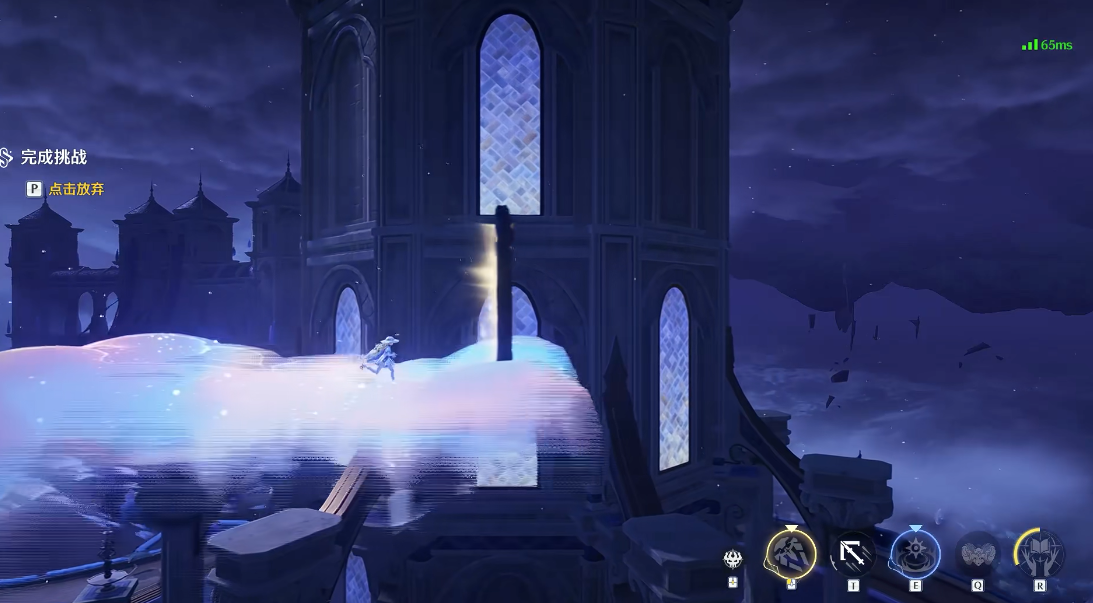Activate the yellow-ringed shield slash skill
This screenshot has height=603, width=1093.
[791, 553]
